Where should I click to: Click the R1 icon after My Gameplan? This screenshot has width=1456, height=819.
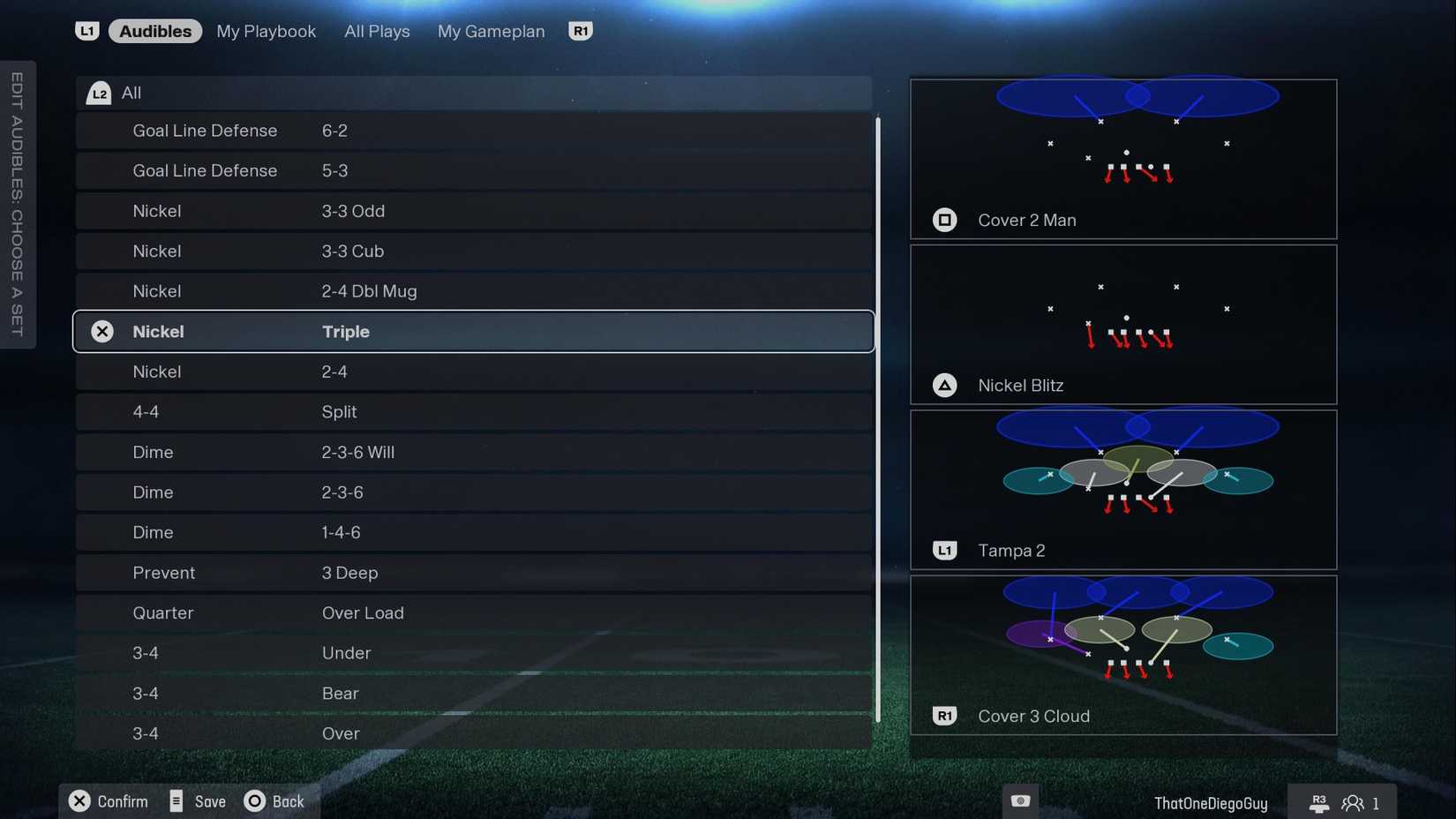click(581, 30)
